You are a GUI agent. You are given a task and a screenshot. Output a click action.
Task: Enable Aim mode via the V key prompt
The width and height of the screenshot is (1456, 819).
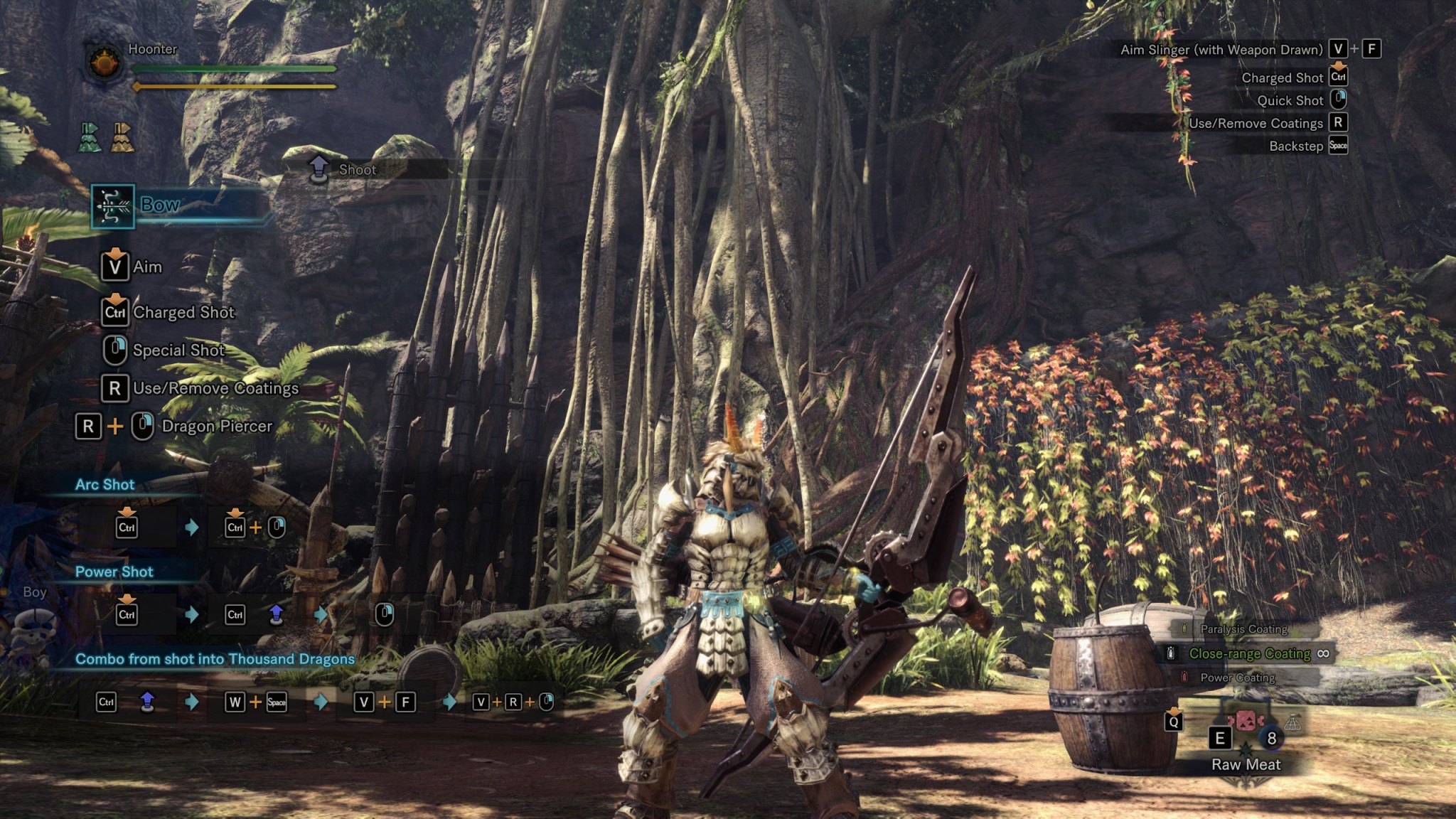116,267
